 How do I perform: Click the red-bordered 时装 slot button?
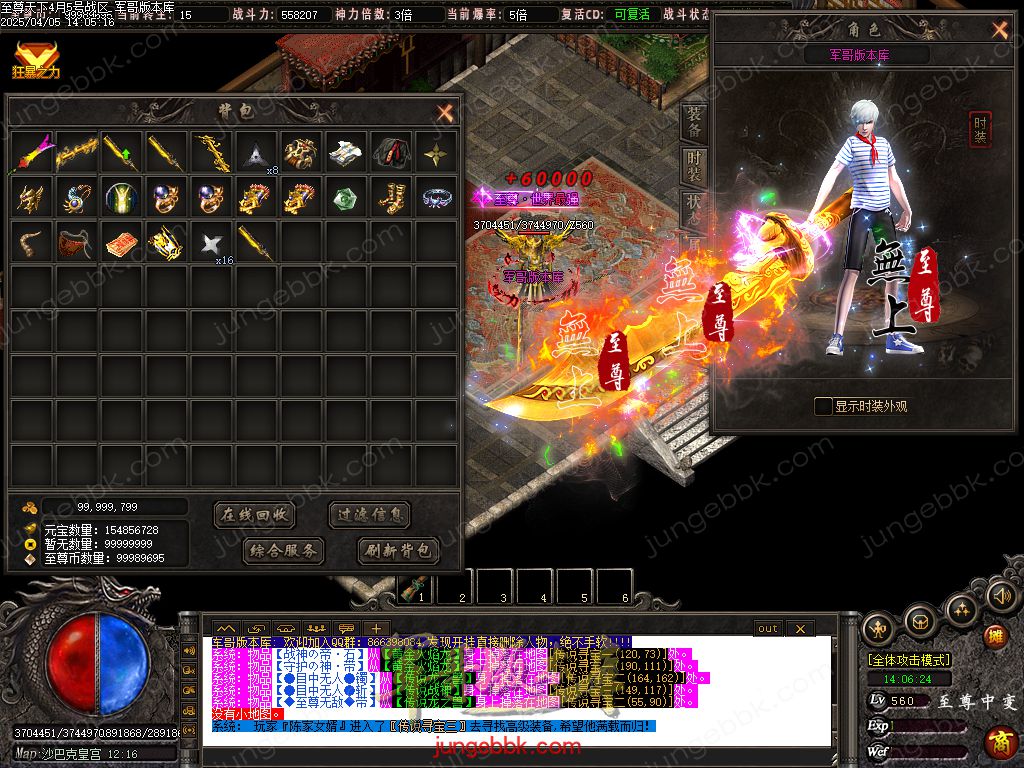(980, 129)
